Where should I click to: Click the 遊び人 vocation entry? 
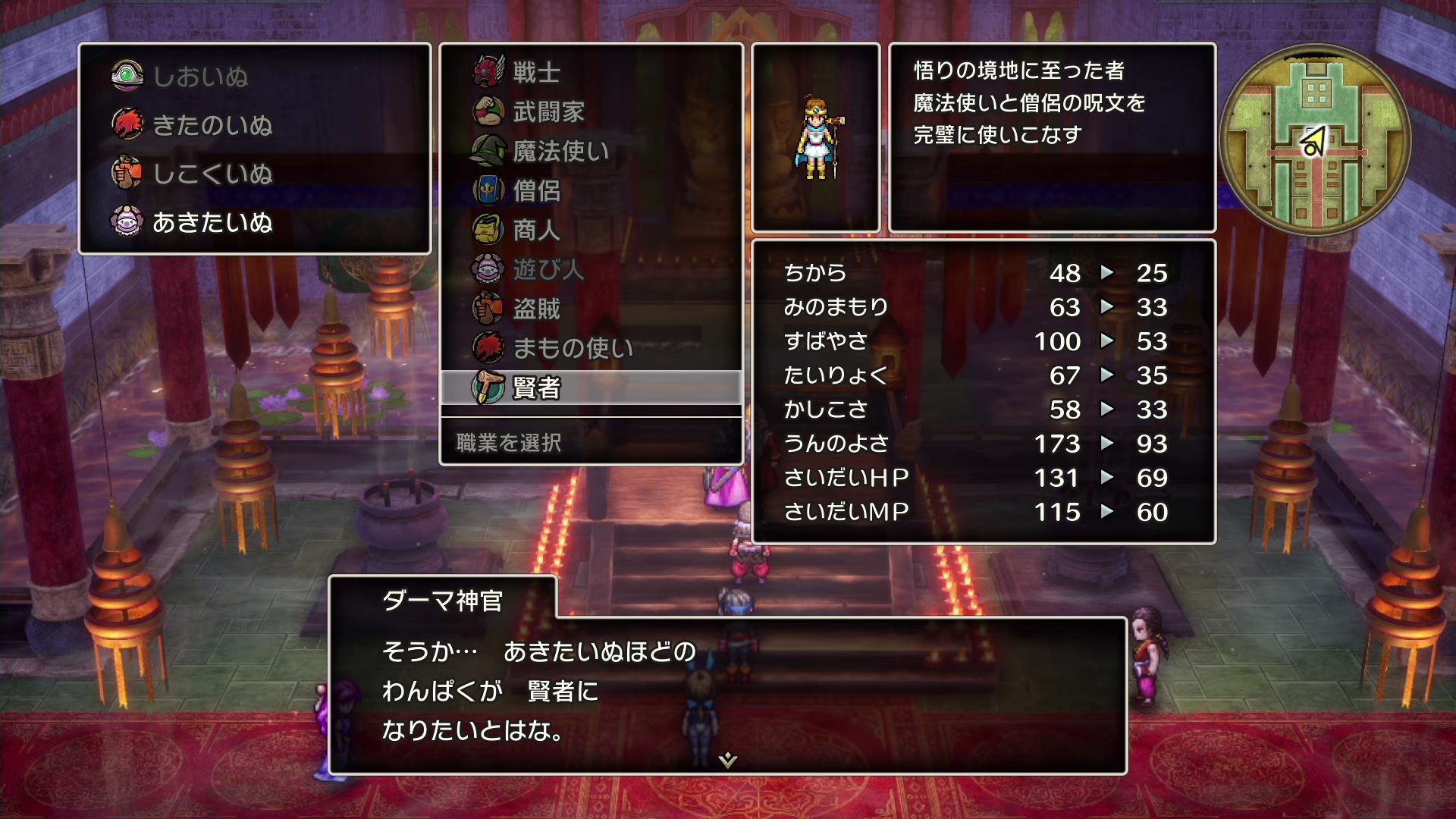click(548, 269)
